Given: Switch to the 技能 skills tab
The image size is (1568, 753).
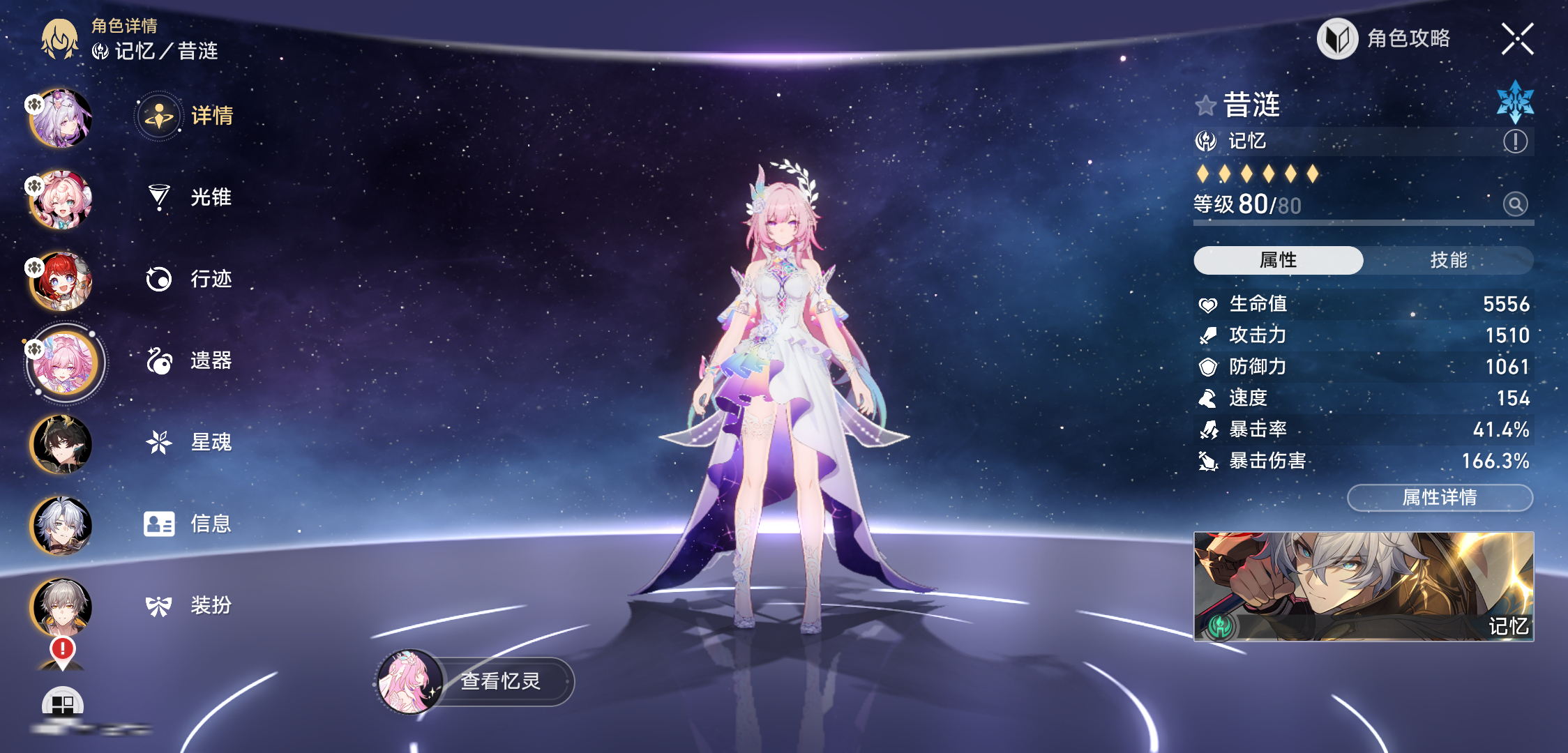Looking at the screenshot, I should pos(1448,260).
